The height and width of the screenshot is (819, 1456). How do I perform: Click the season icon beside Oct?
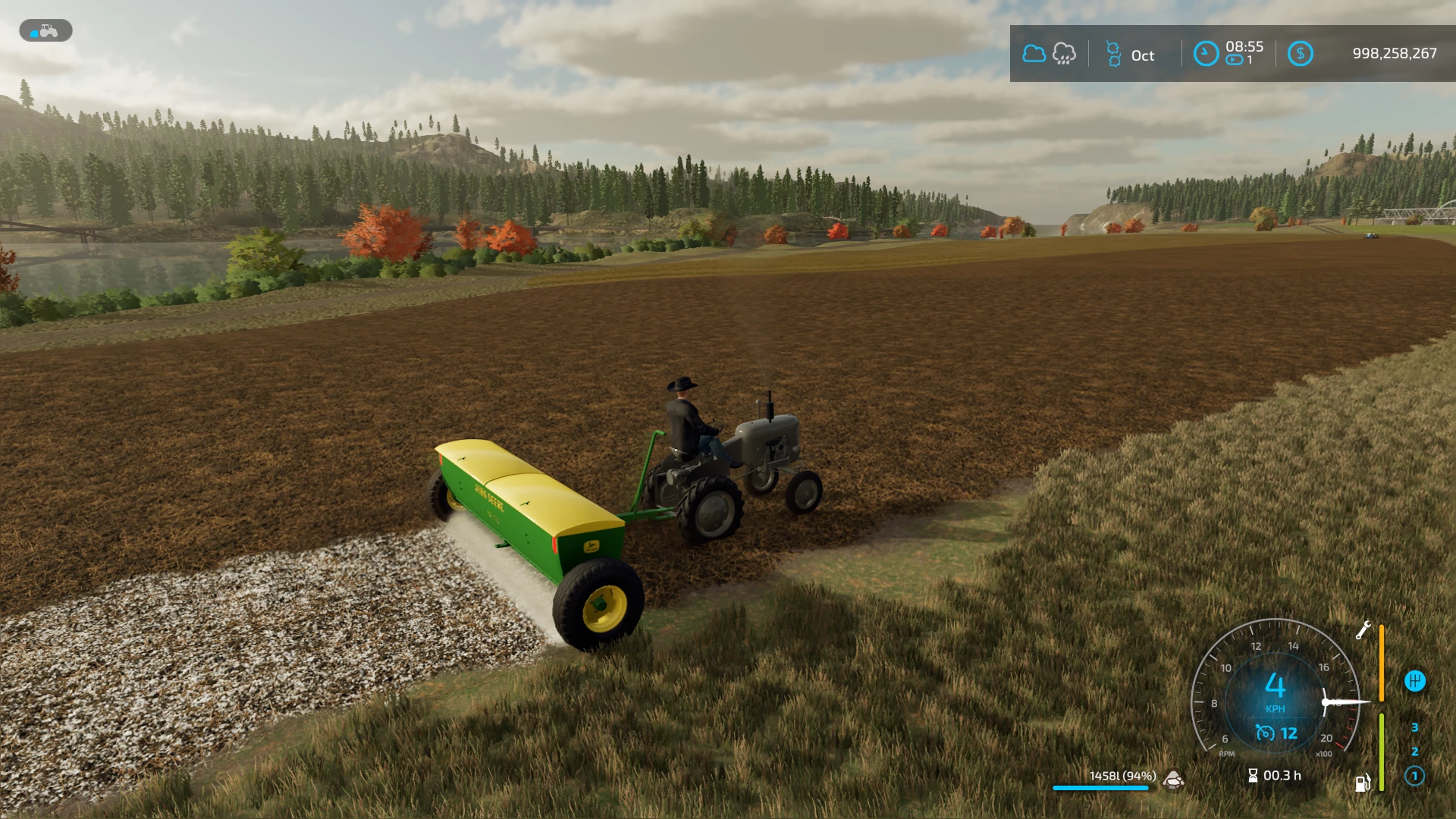(1113, 54)
